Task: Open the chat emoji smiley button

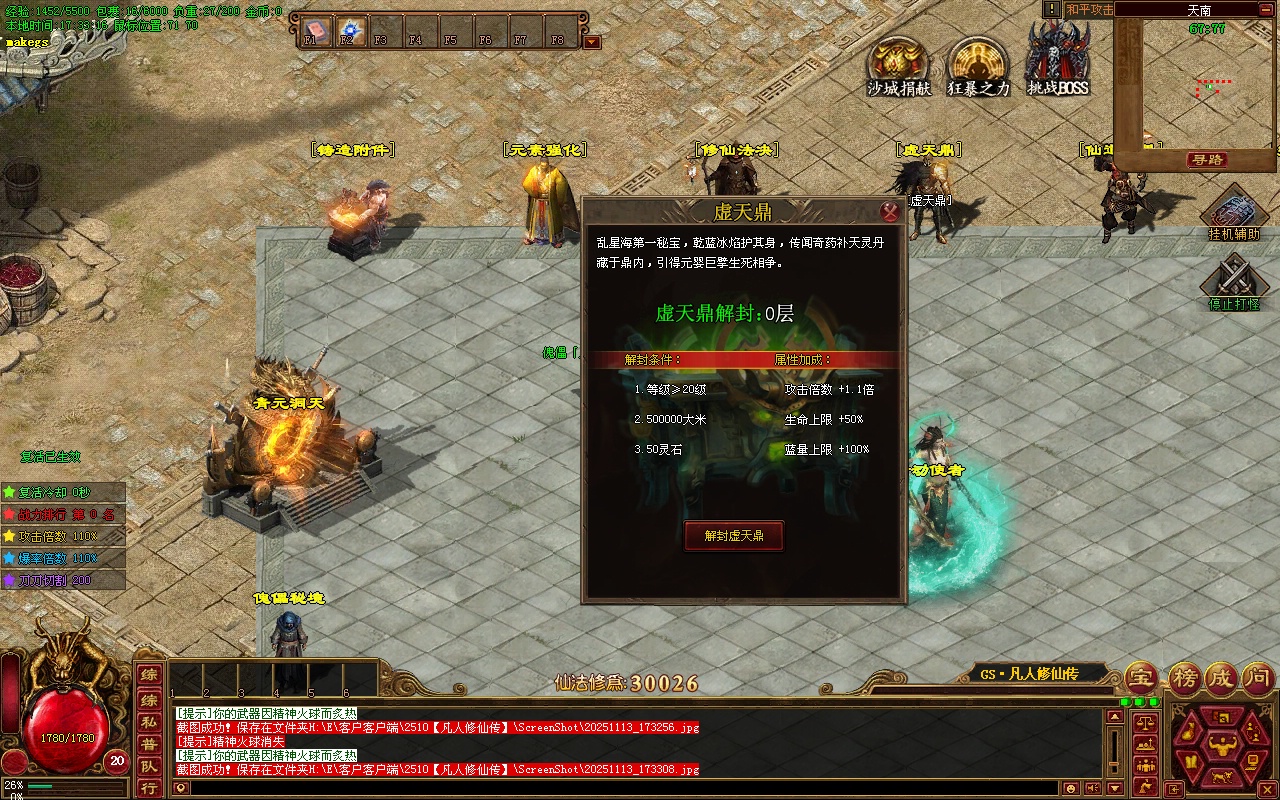Action: point(1071,788)
